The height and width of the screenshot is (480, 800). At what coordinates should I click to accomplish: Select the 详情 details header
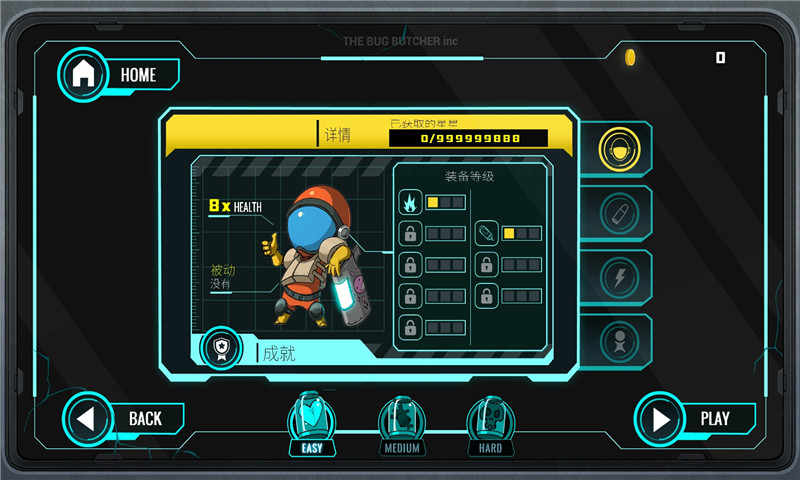337,135
